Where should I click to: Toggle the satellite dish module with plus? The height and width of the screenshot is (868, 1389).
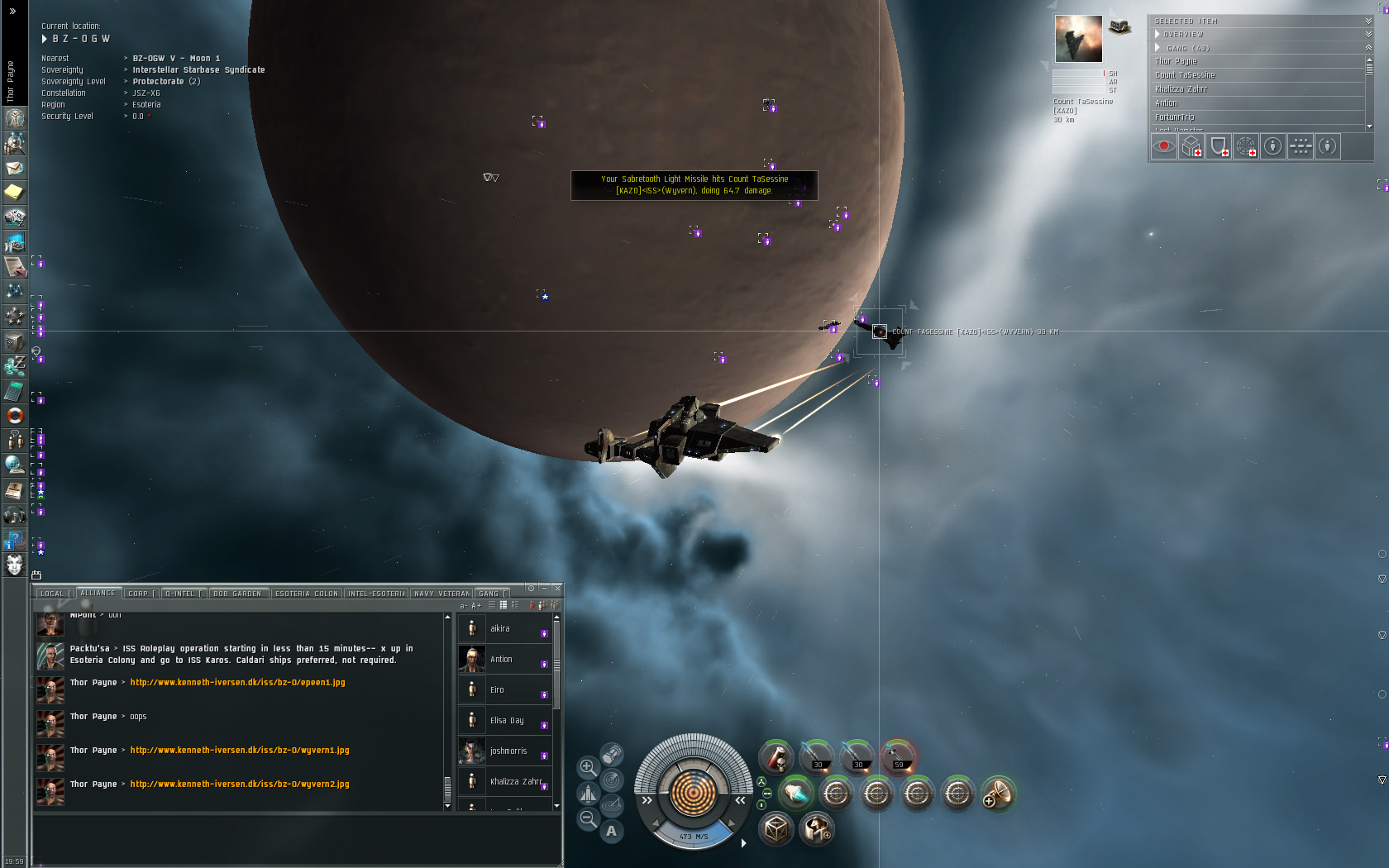[997, 794]
